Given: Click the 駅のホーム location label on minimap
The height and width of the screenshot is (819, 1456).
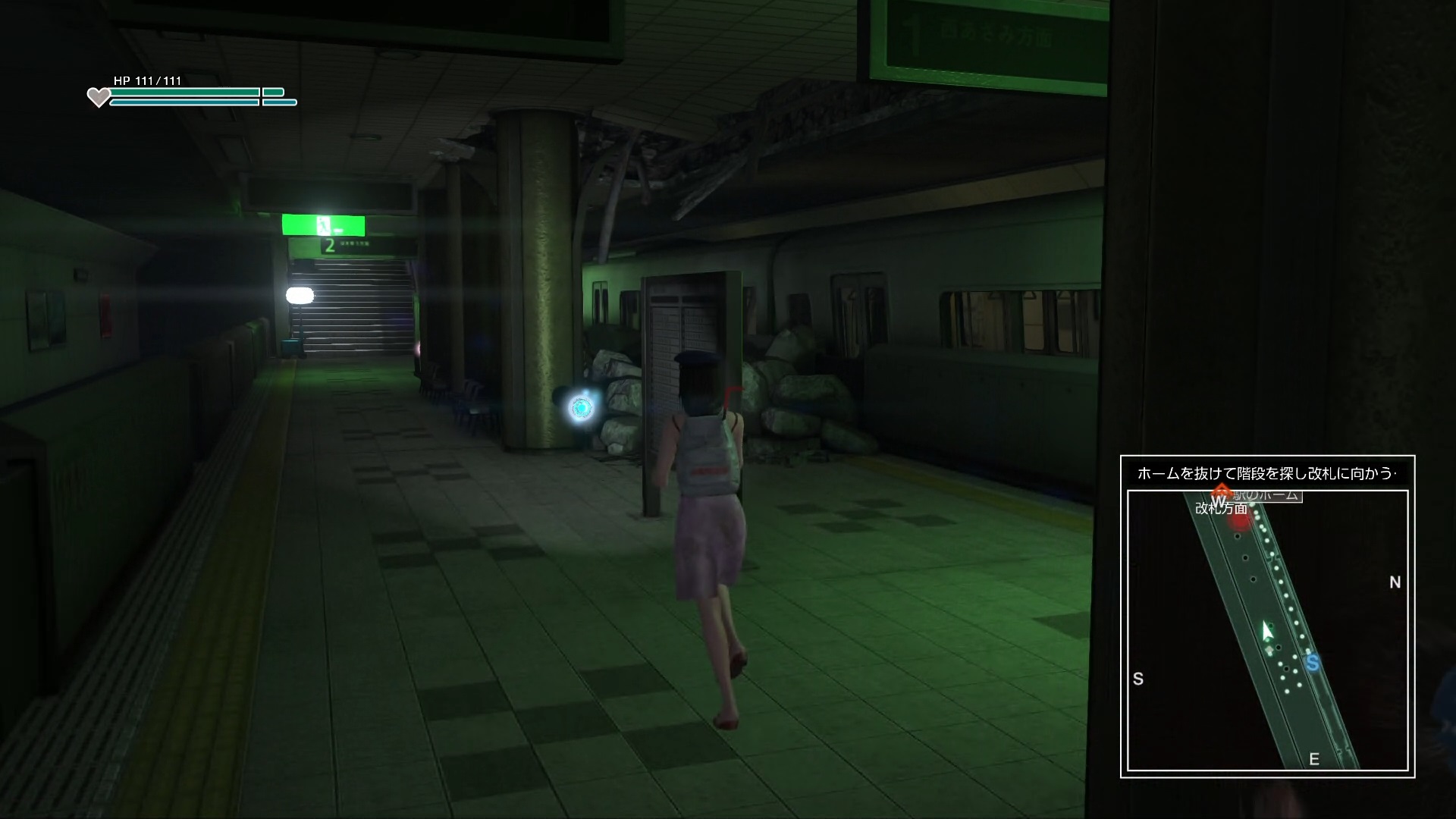Looking at the screenshot, I should [x=1268, y=496].
